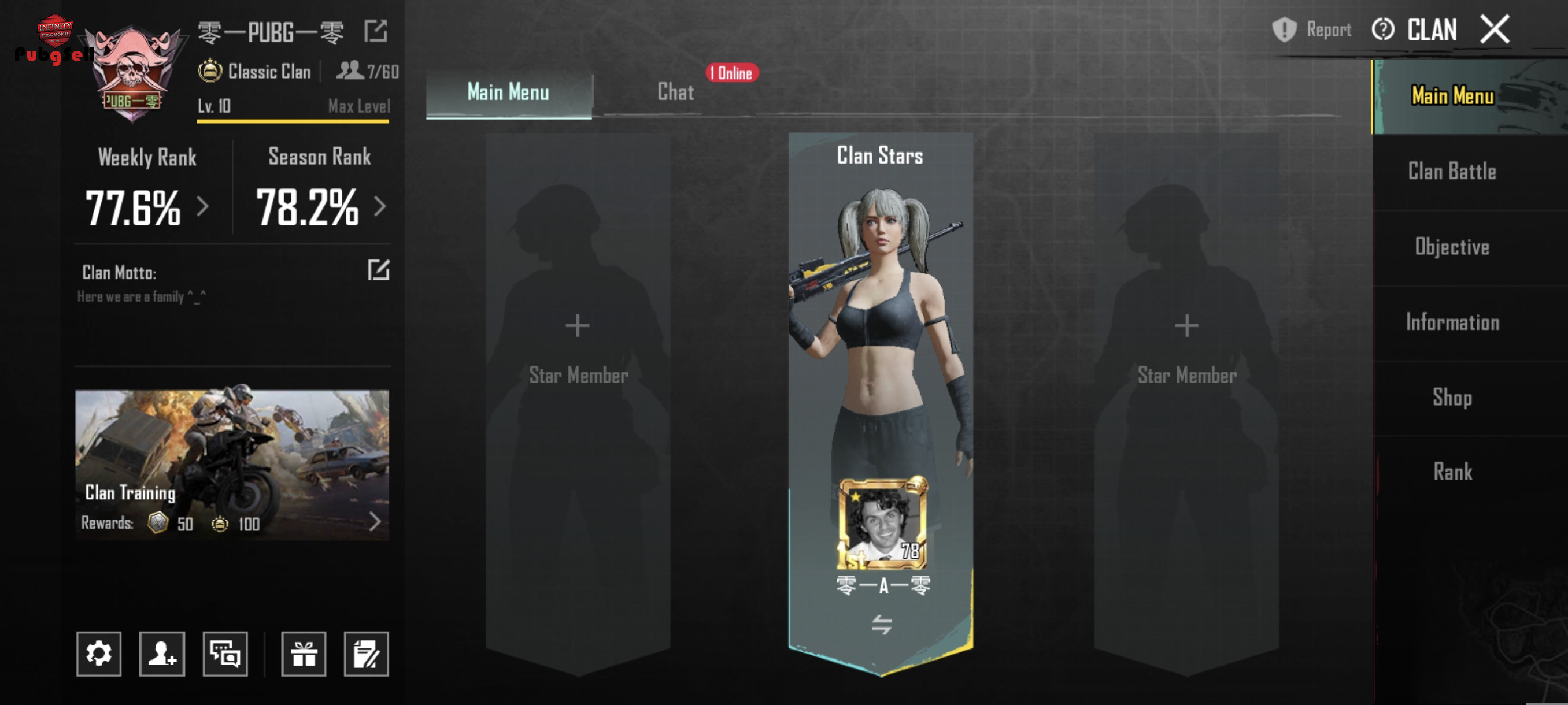Share the clan via icon beside its name
This screenshot has width=1568, height=705.
click(376, 31)
